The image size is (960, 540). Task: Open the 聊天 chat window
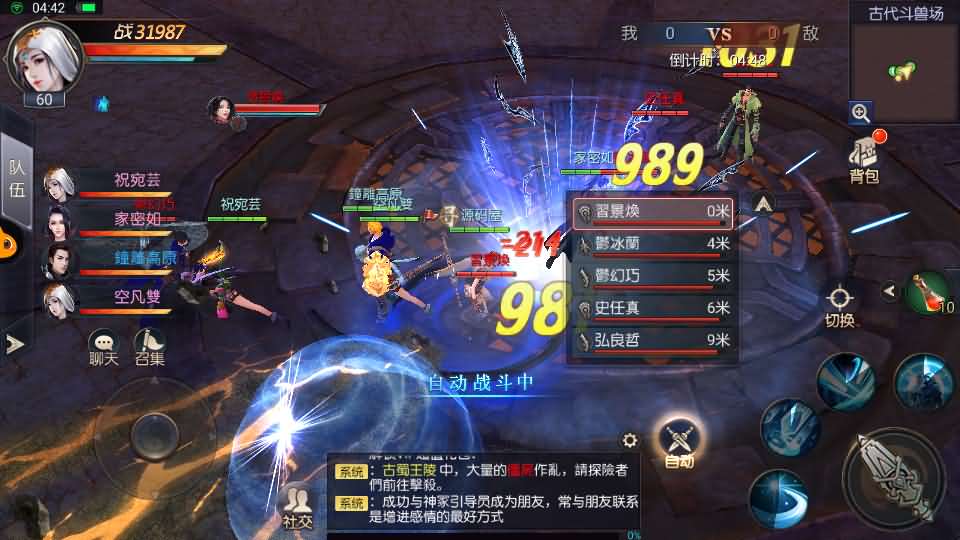coord(104,347)
